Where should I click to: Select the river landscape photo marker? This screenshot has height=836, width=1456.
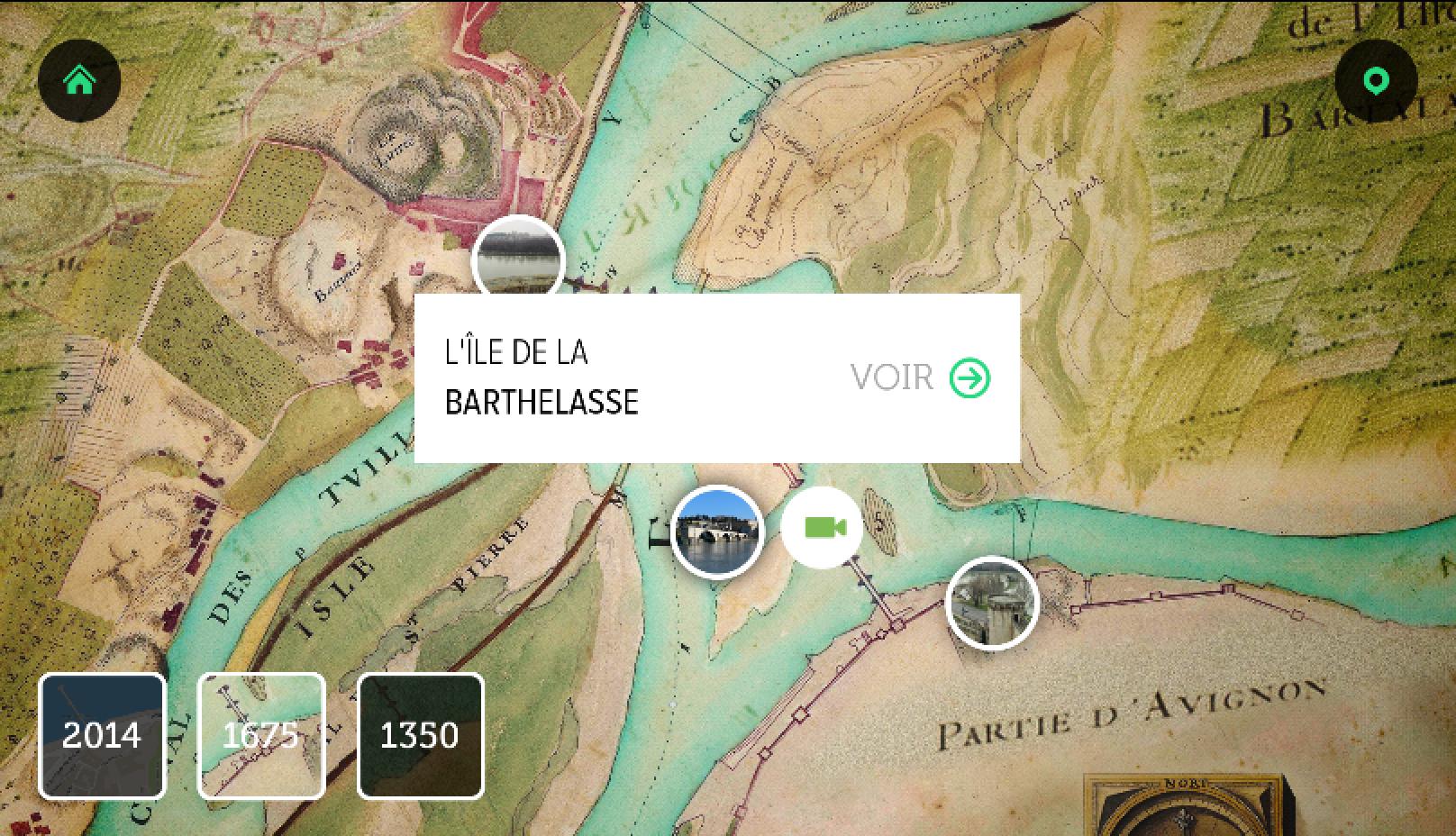pyautogui.click(x=518, y=258)
